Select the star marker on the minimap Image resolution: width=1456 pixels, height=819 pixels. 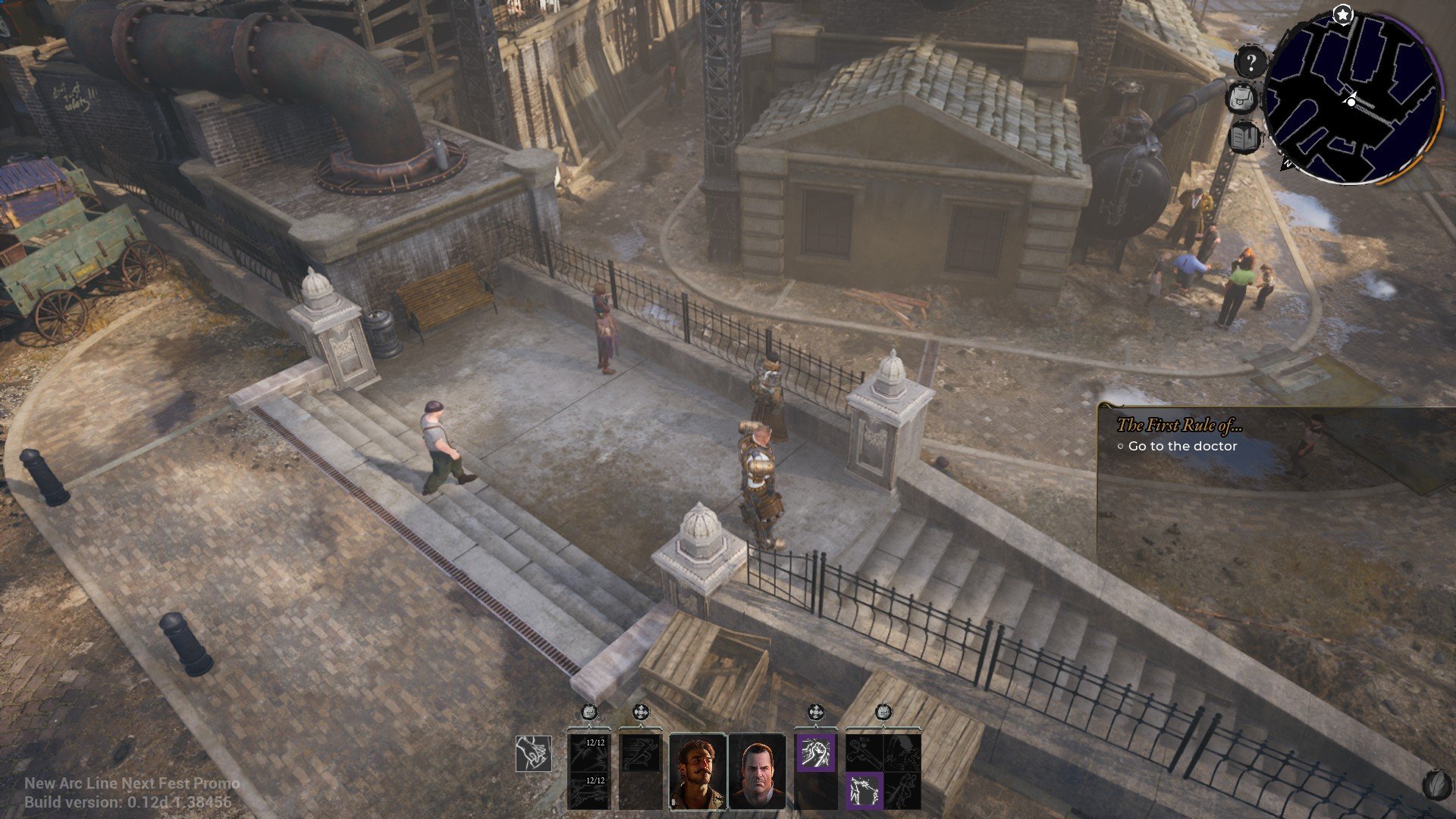(1343, 14)
